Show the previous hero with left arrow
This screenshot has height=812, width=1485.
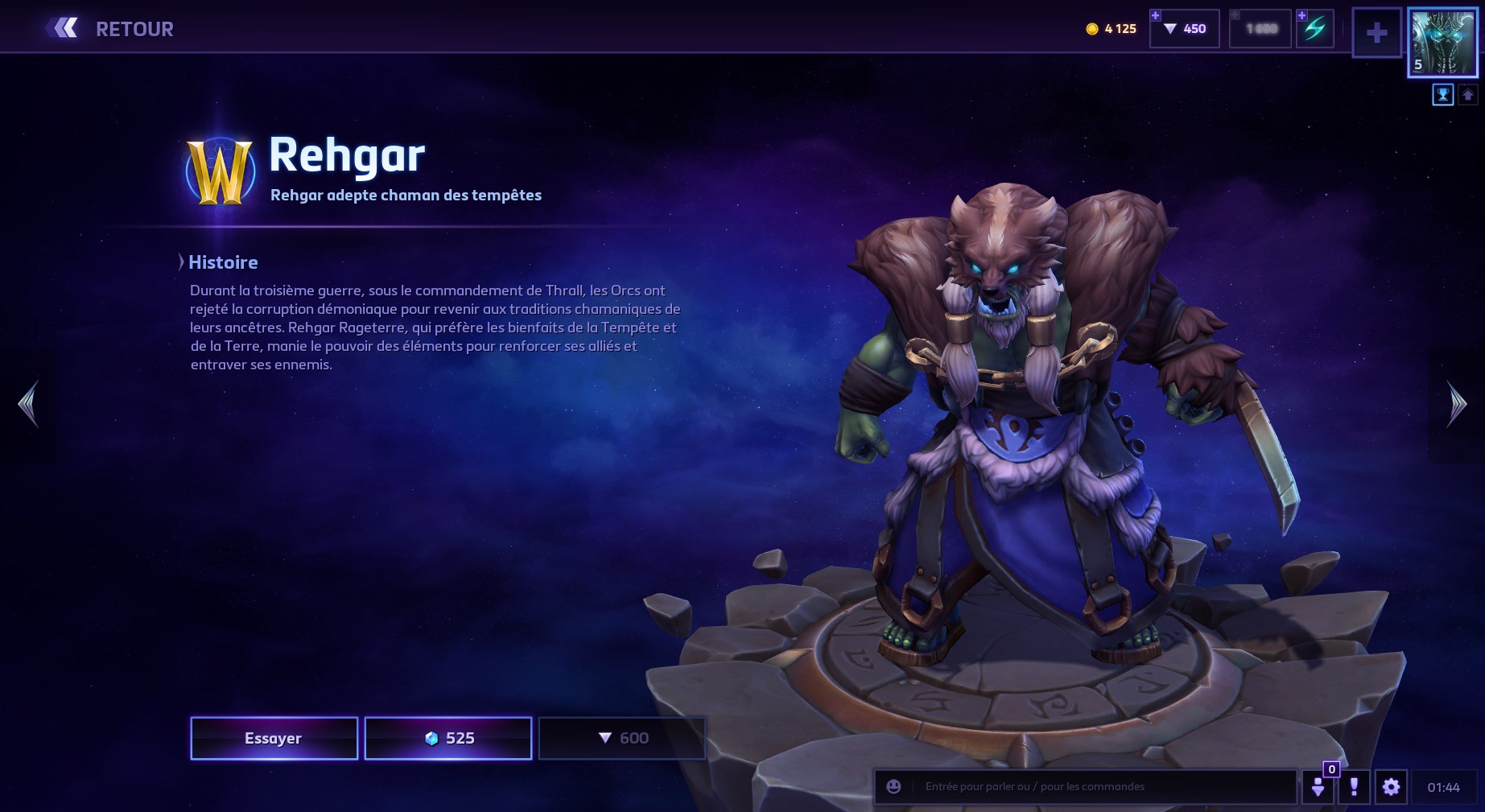point(28,404)
